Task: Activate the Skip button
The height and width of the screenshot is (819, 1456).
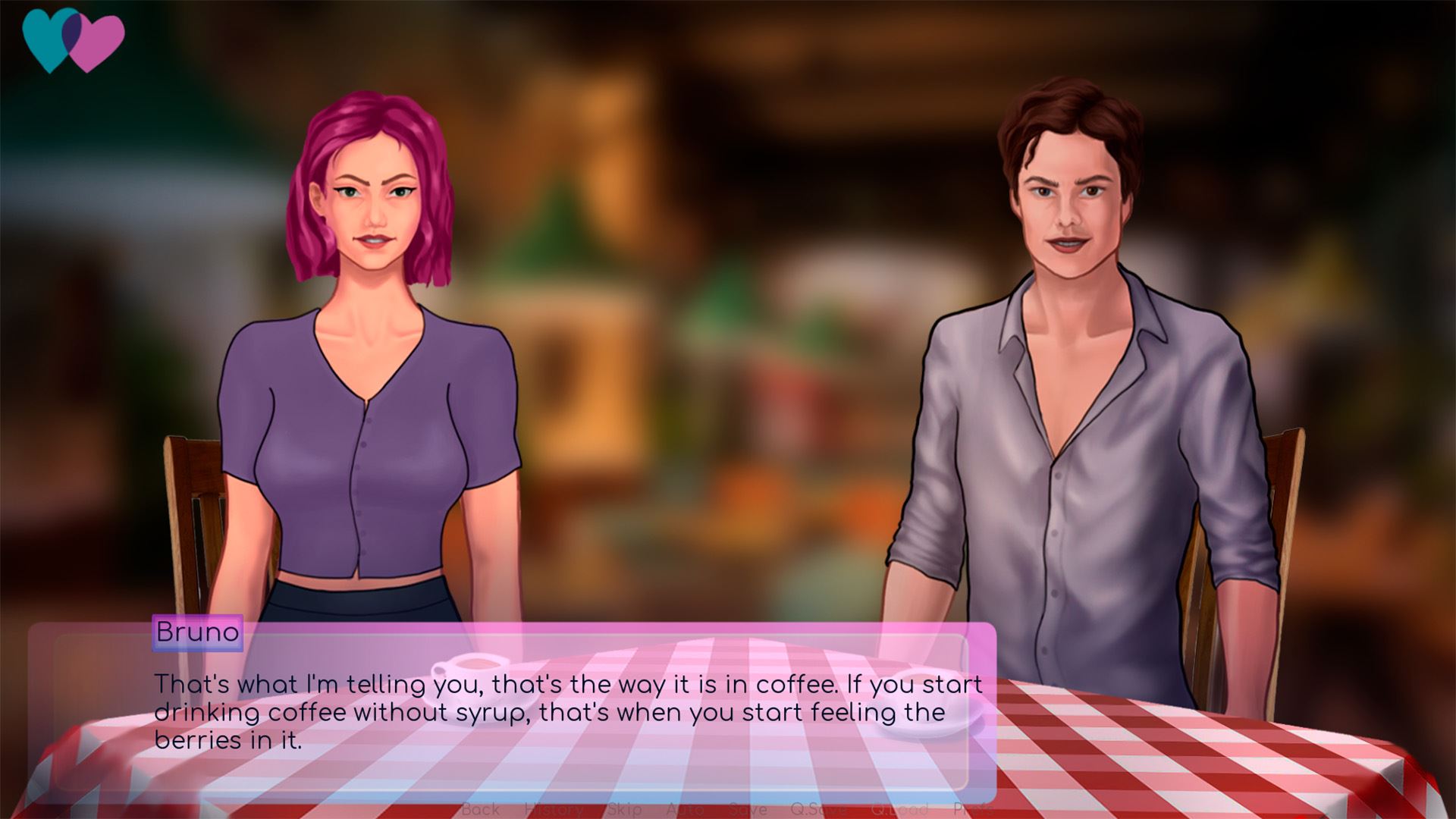Action: (624, 809)
